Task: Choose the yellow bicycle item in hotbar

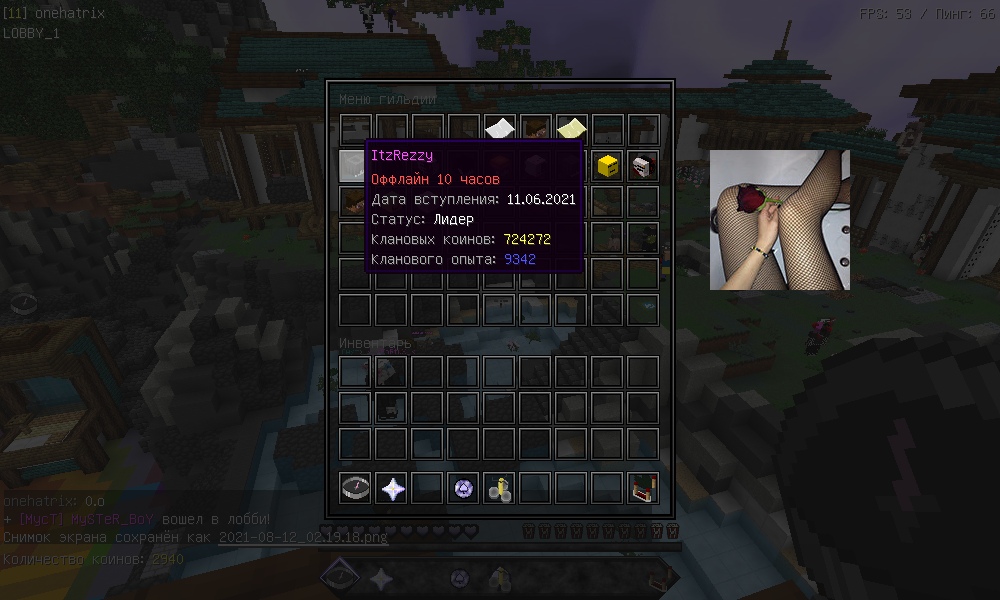Action: pos(500,488)
